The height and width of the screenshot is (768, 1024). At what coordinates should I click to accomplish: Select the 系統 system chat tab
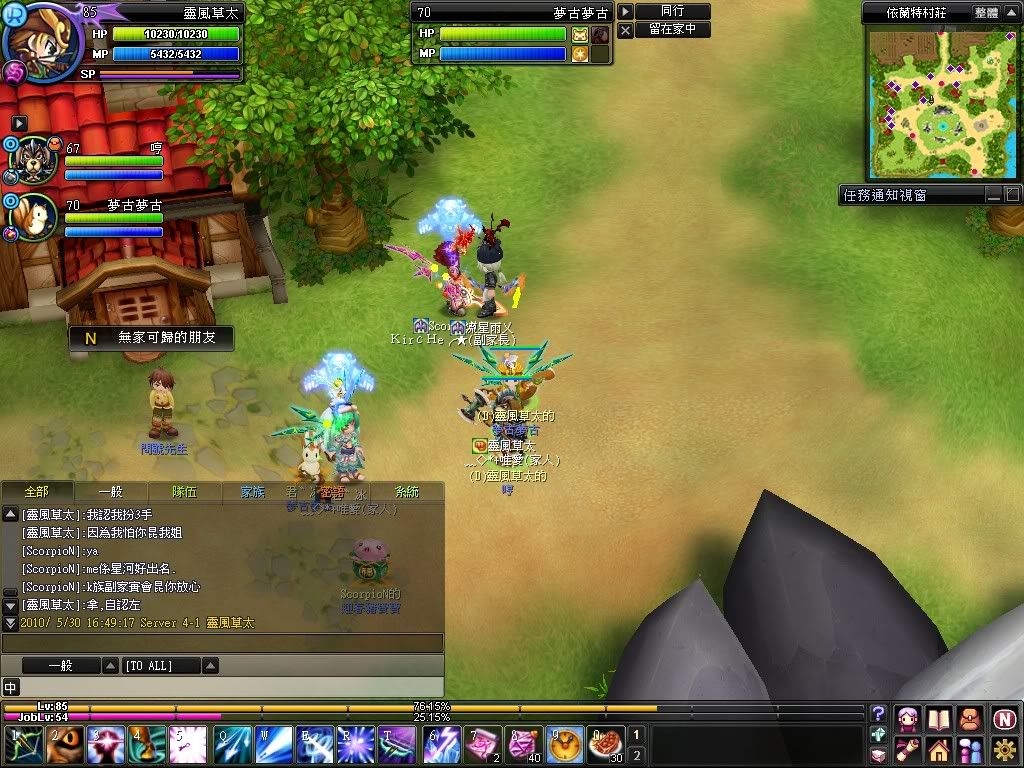click(x=407, y=492)
